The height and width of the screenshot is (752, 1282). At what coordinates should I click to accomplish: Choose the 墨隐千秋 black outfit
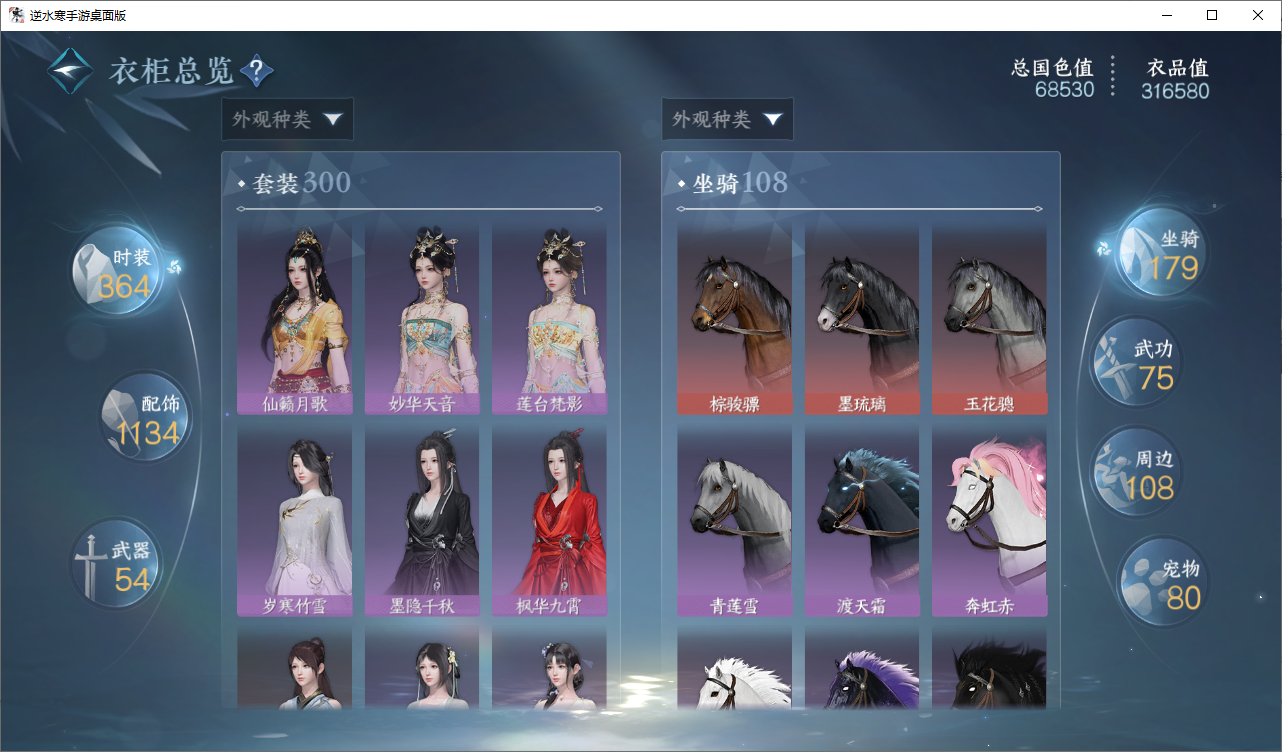(422, 520)
